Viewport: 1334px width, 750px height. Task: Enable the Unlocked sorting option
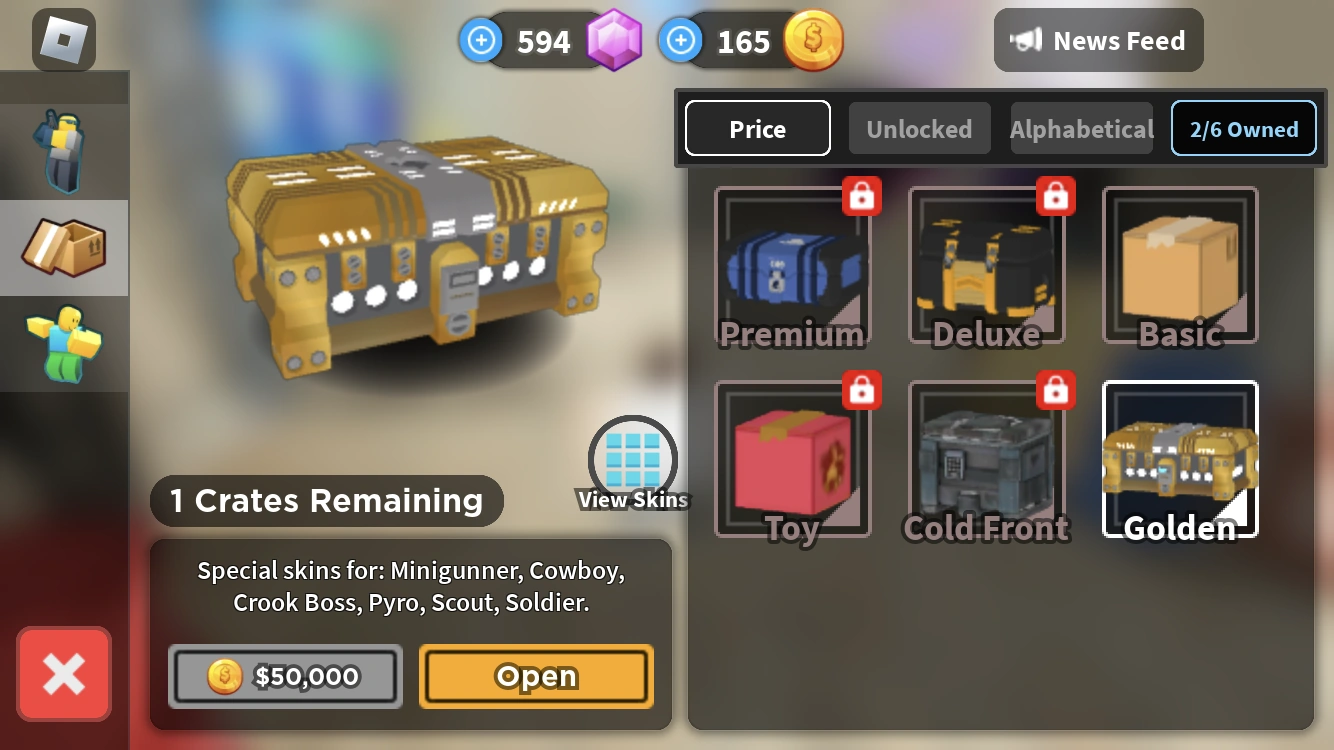click(919, 128)
